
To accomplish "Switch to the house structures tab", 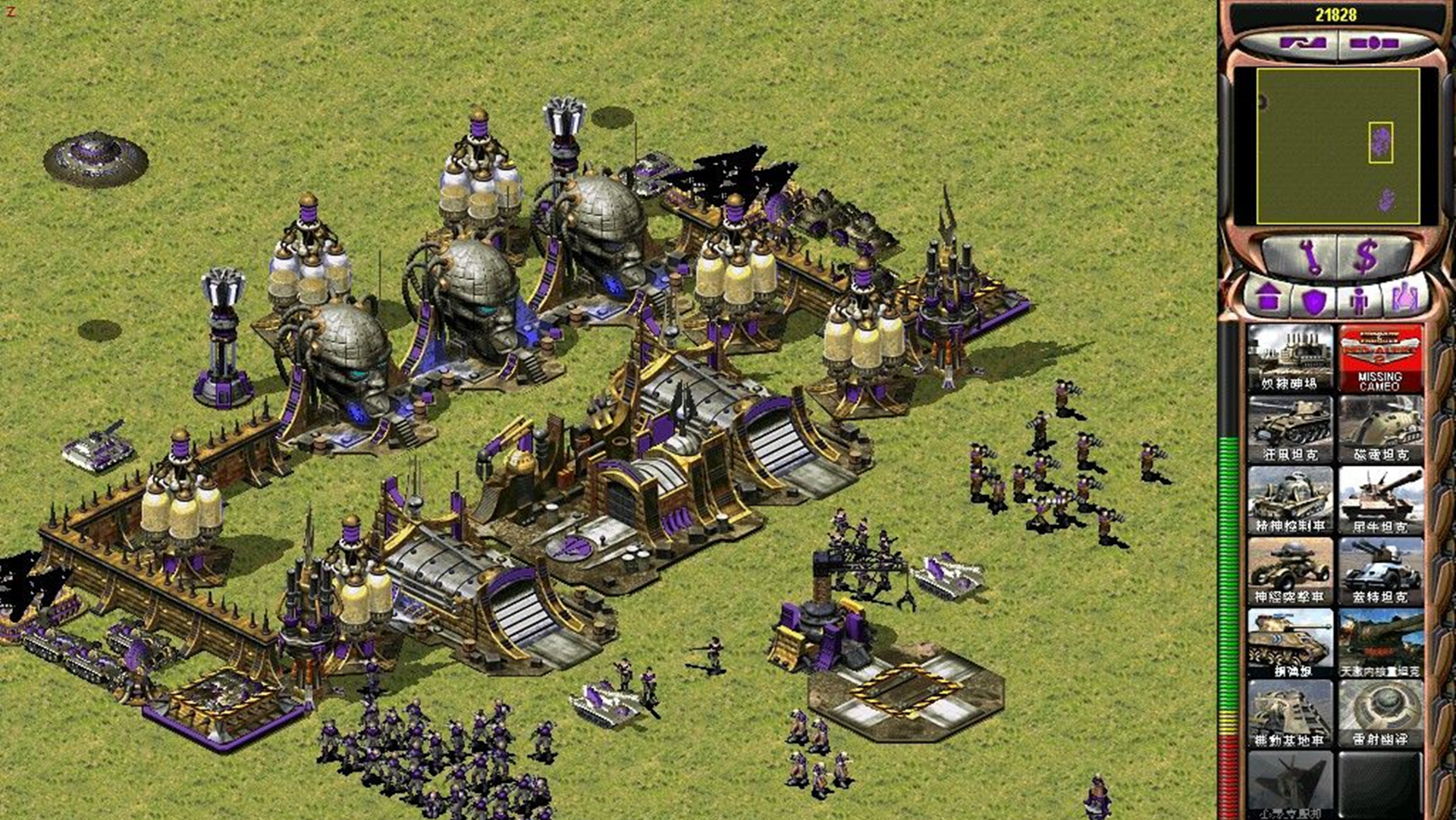I will coord(1269,298).
